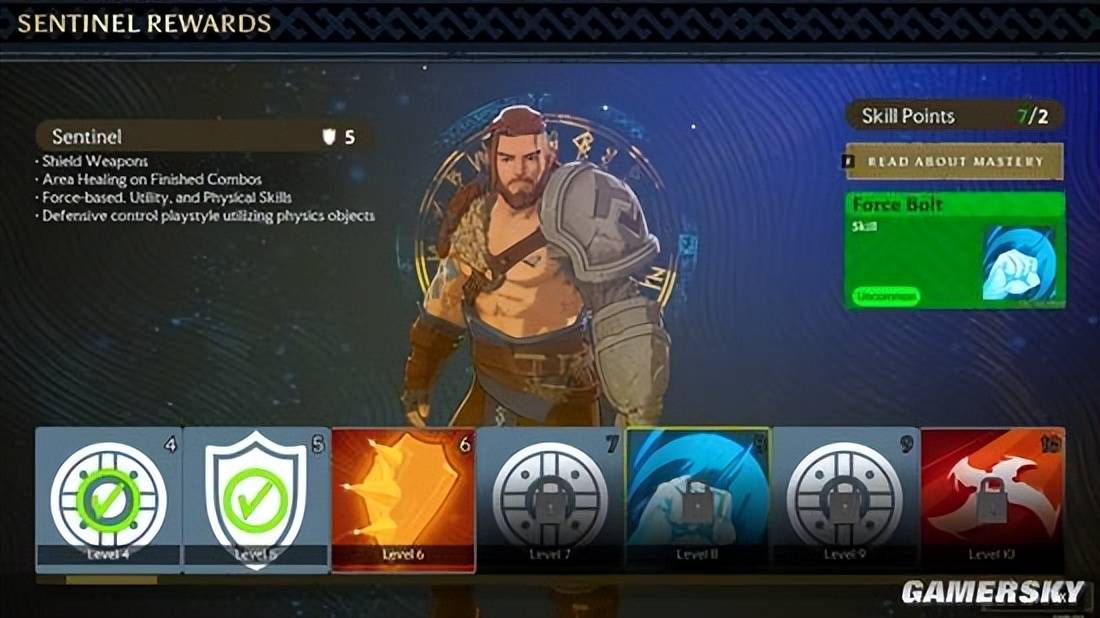Claim the Level 6 orange reward tile
1100x618 pixels.
coord(403,499)
